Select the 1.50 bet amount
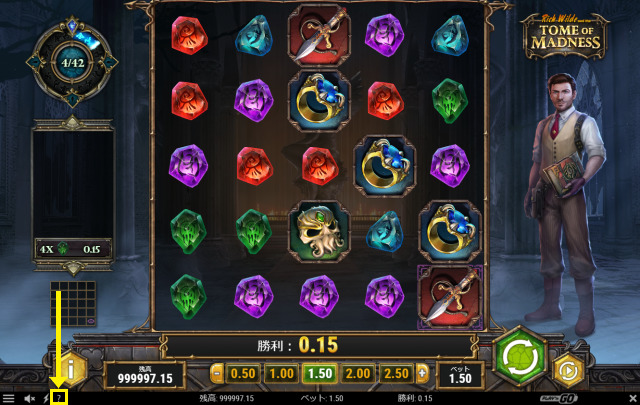The image size is (640, 405). (x=320, y=373)
